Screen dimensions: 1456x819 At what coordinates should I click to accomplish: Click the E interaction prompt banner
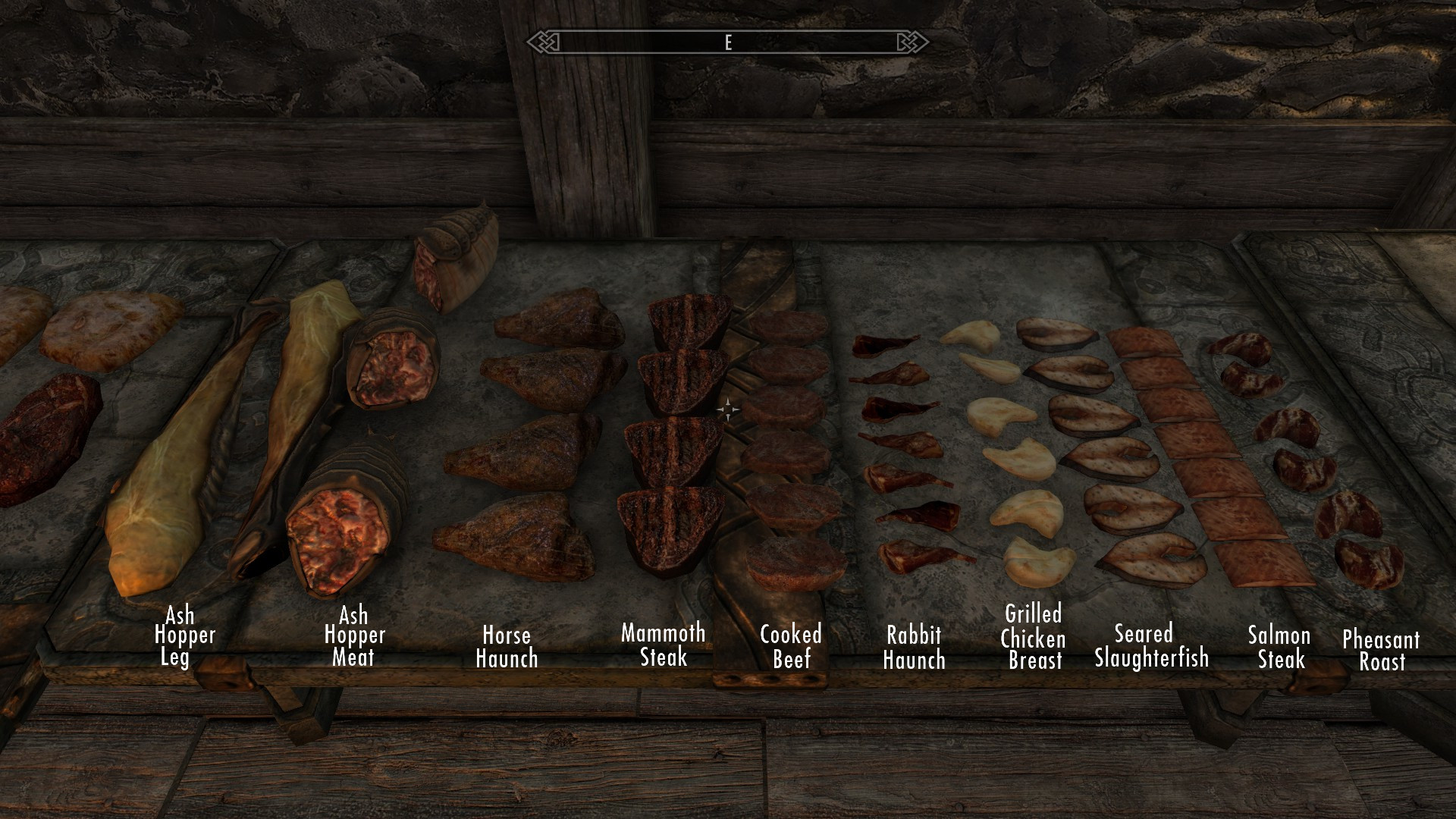728,43
